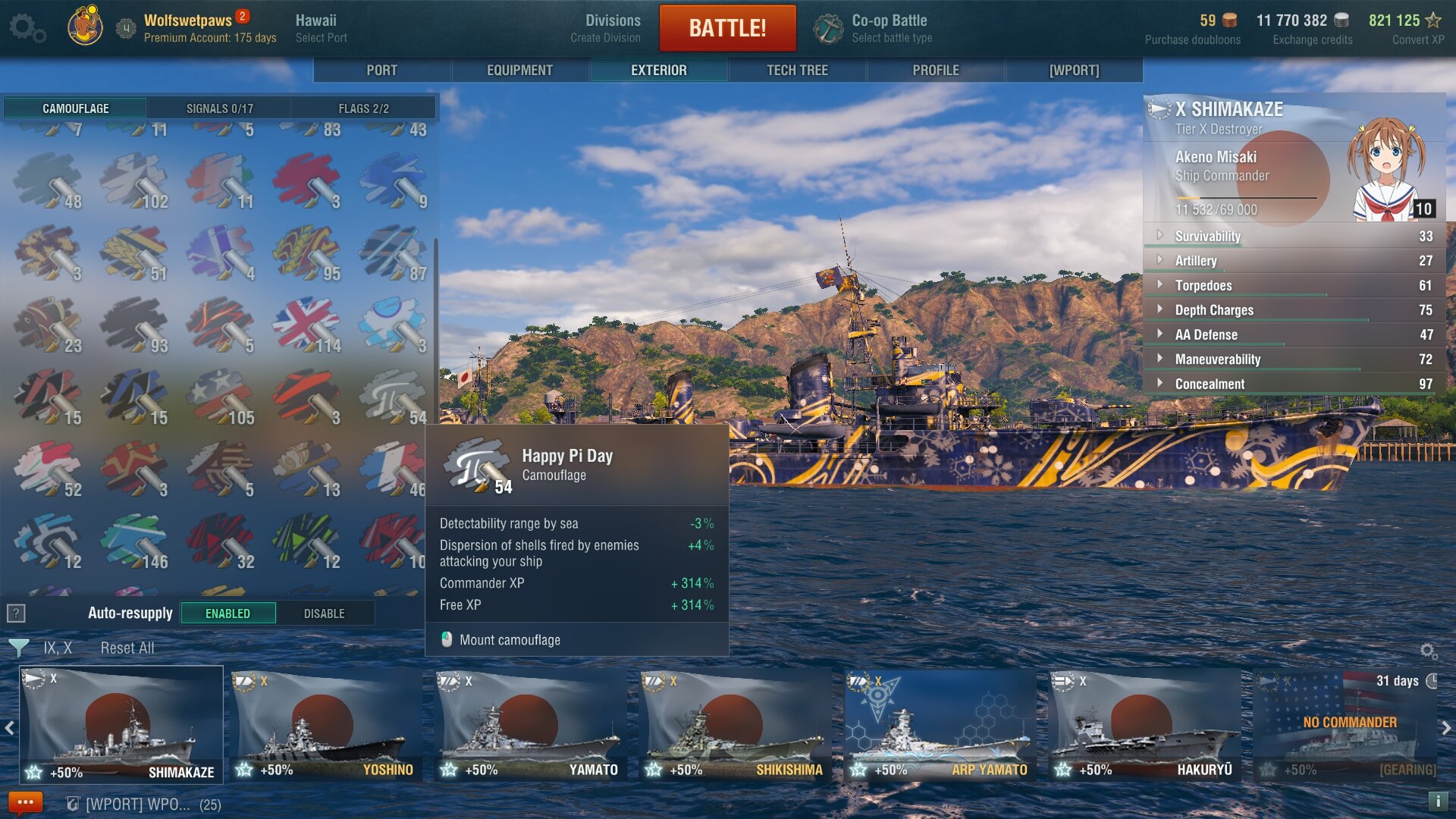The width and height of the screenshot is (1456, 819).
Task: Open the Profile tab
Action: point(935,71)
